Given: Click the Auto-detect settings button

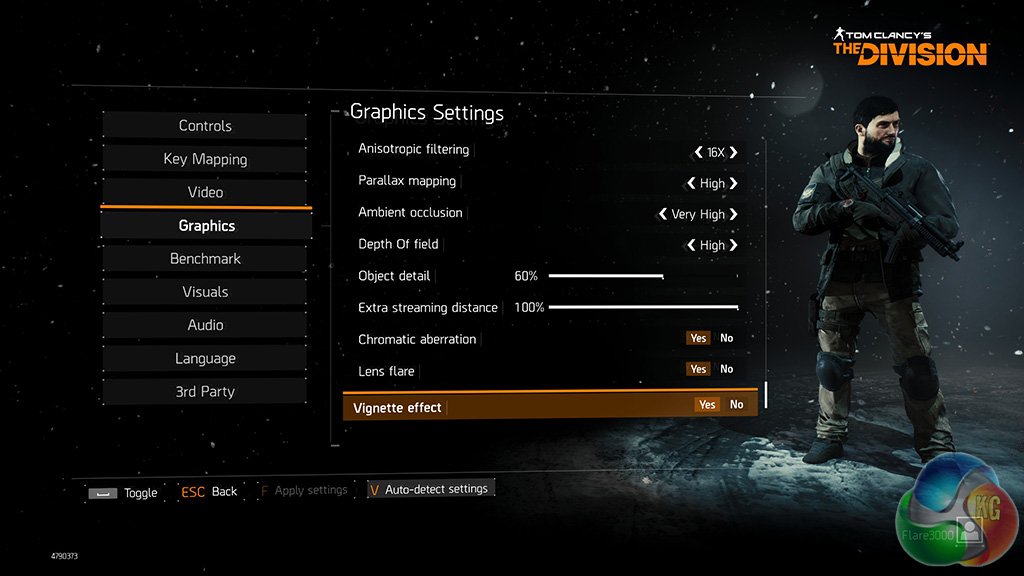Looking at the screenshot, I should tap(430, 489).
